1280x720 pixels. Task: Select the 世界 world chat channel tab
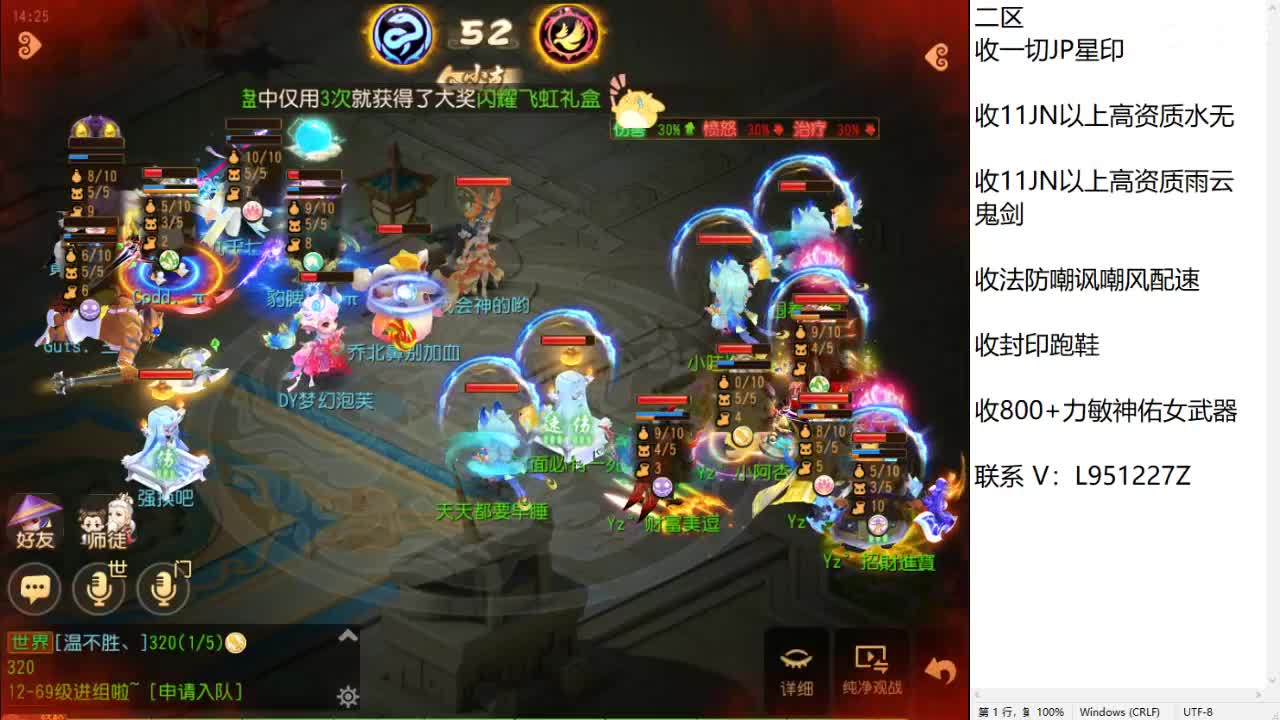click(x=30, y=642)
